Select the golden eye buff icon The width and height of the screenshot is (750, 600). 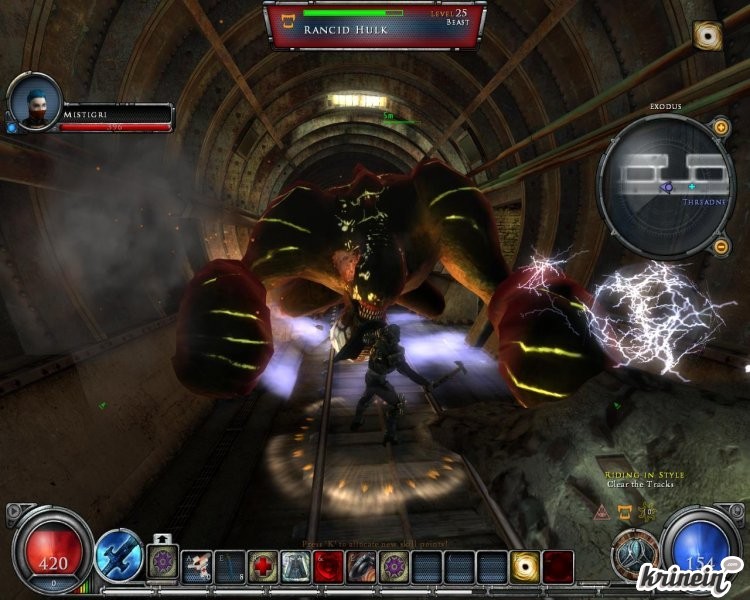coord(708,35)
